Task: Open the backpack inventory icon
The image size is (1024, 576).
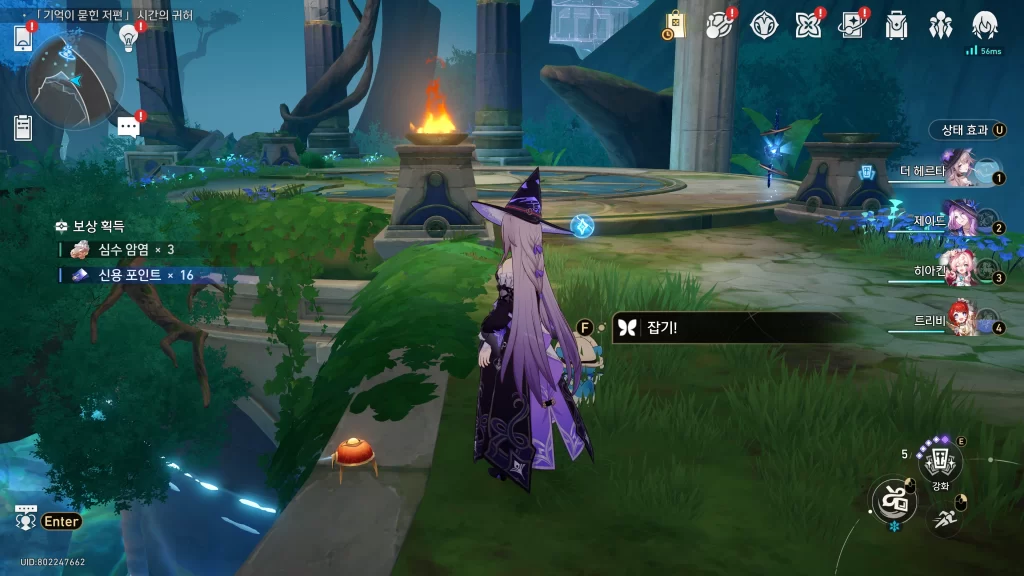Action: tap(897, 25)
